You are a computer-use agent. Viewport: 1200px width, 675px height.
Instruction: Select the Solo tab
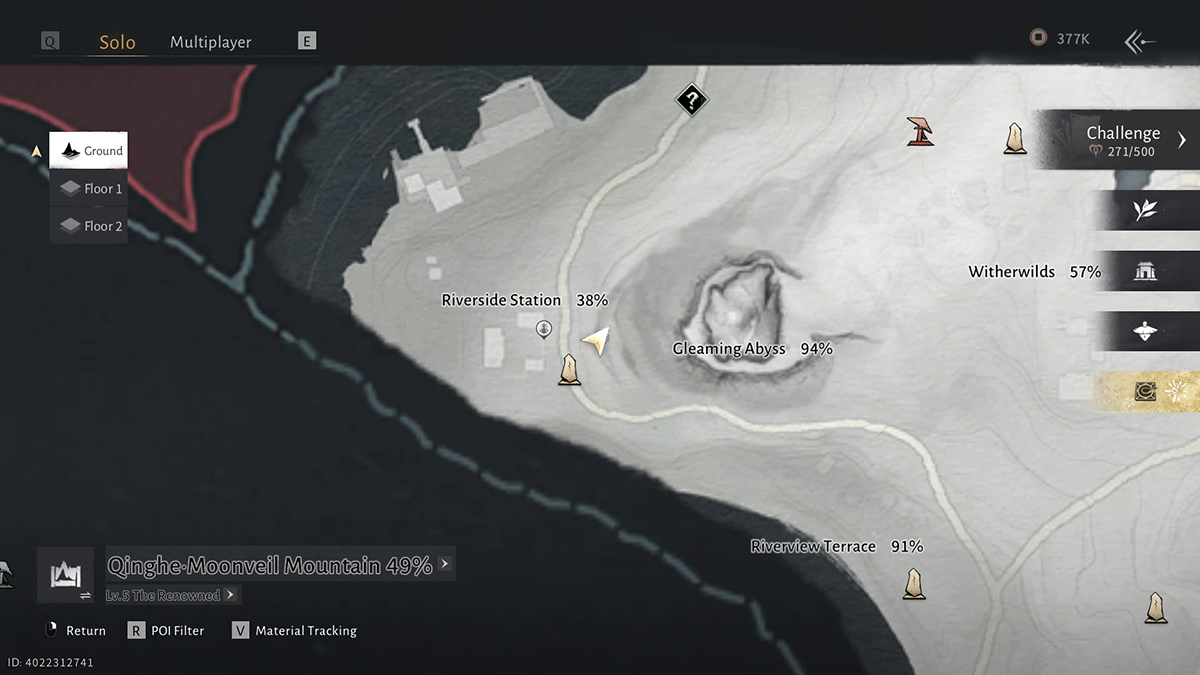click(x=117, y=42)
